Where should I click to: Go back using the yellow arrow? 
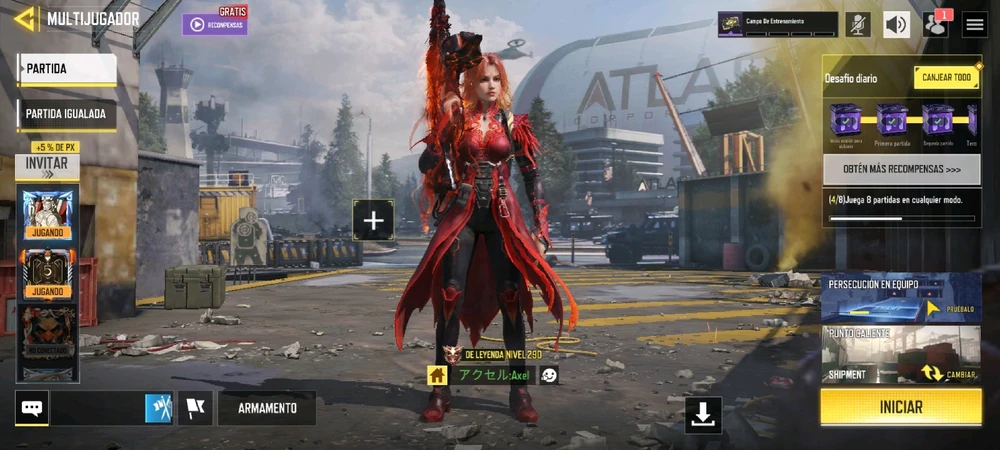25,18
